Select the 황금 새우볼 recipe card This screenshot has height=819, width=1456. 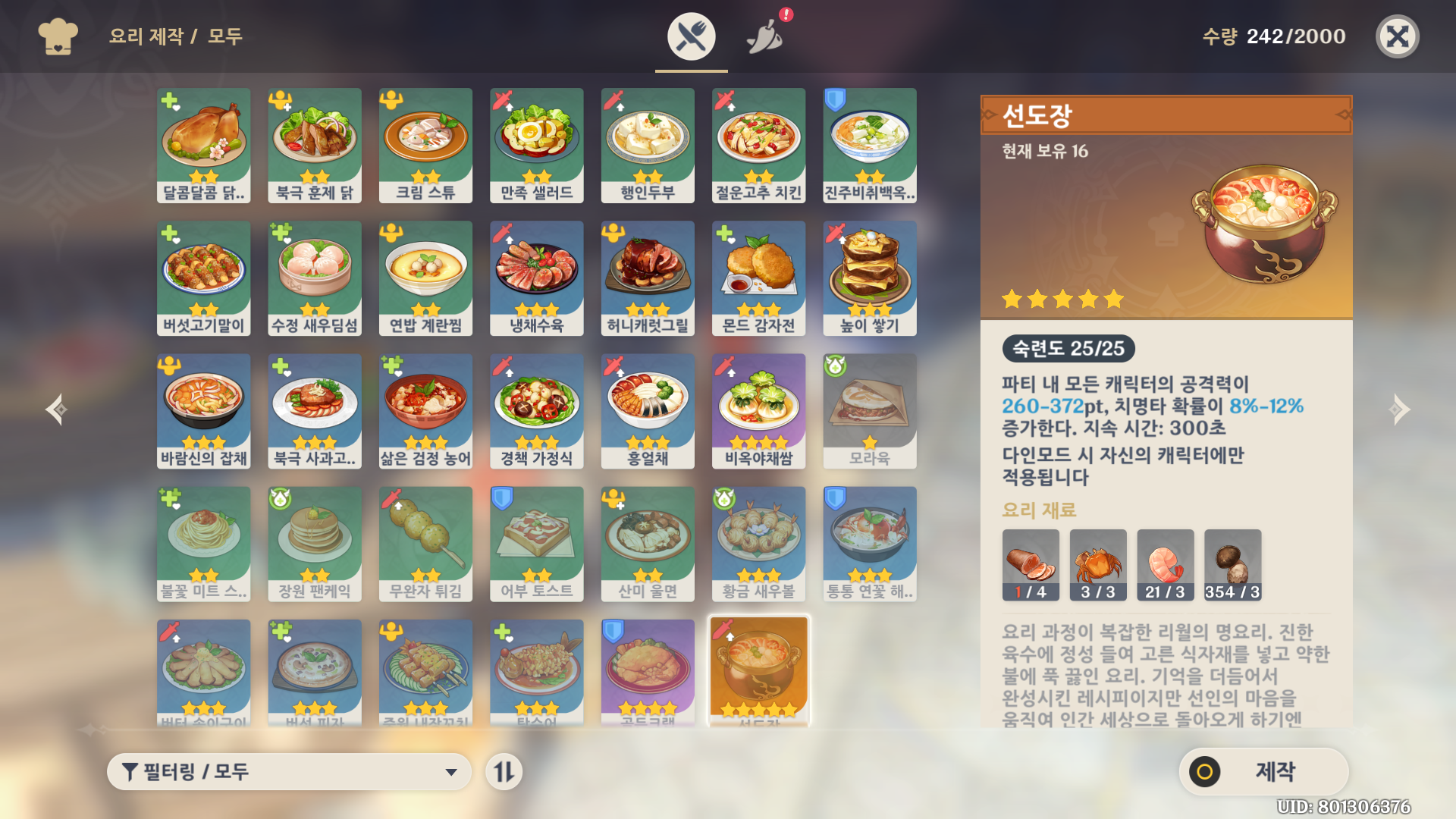(758, 543)
